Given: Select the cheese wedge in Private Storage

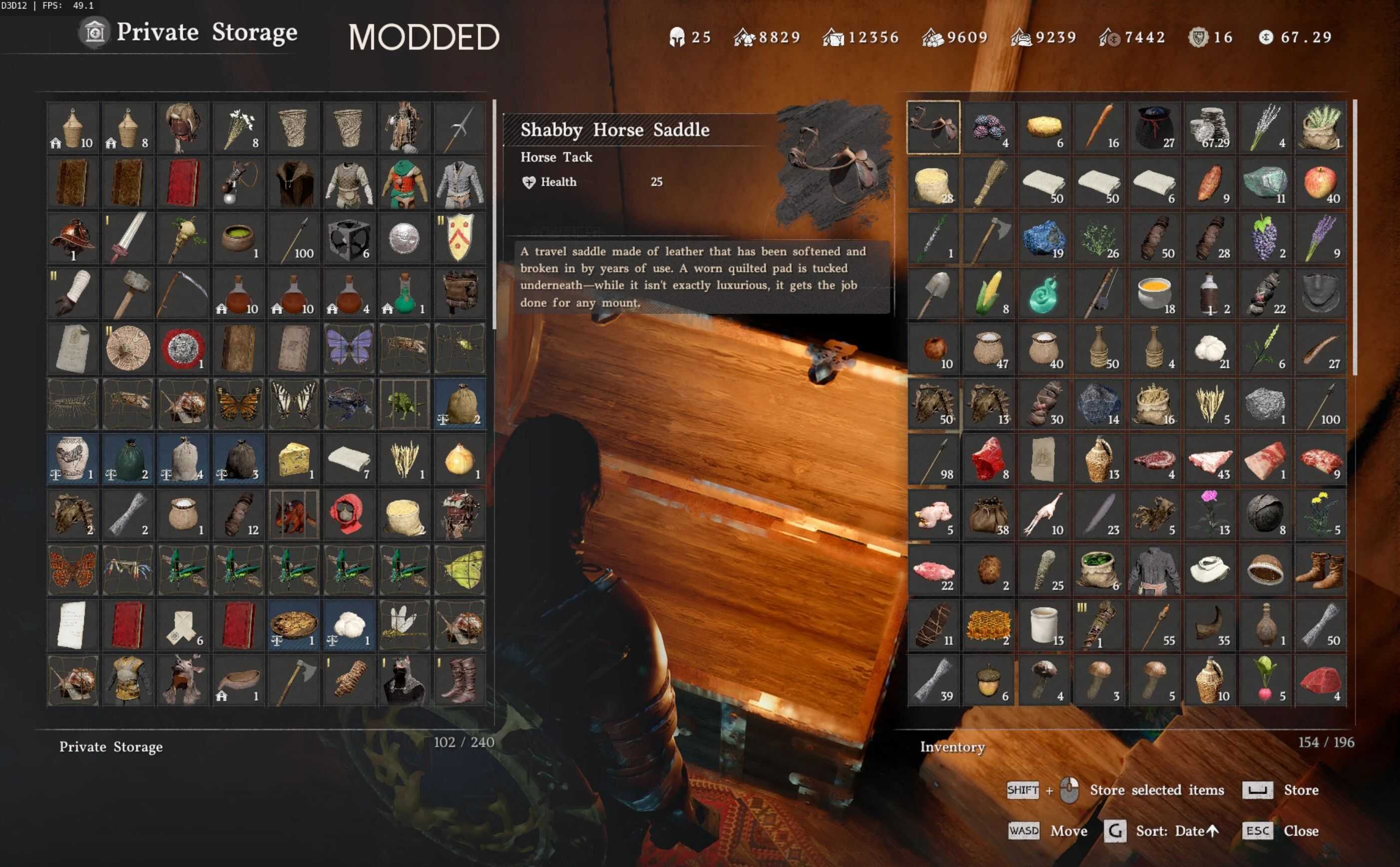Looking at the screenshot, I should (x=293, y=459).
